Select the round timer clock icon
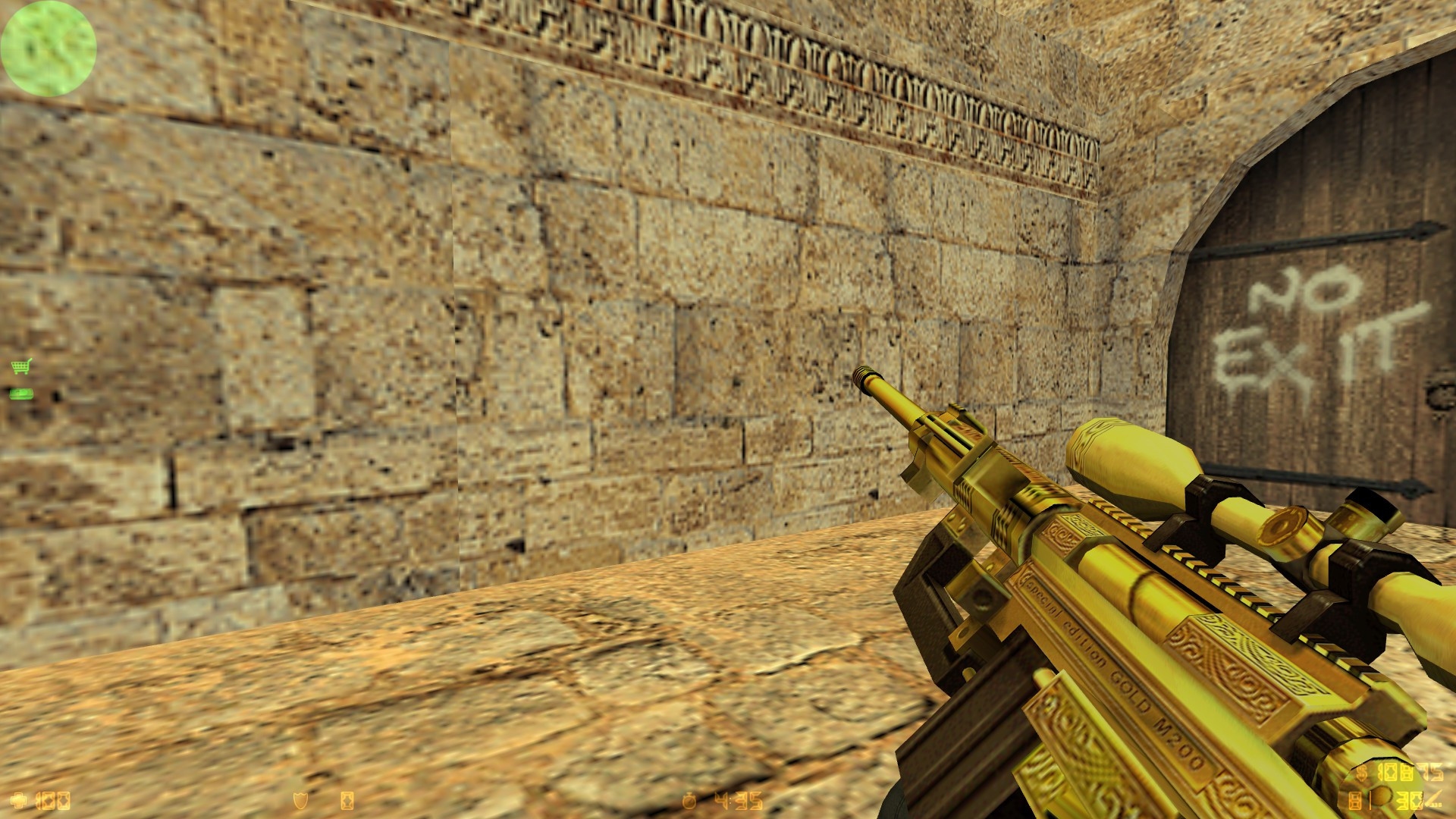Viewport: 1456px width, 819px height. click(x=689, y=801)
